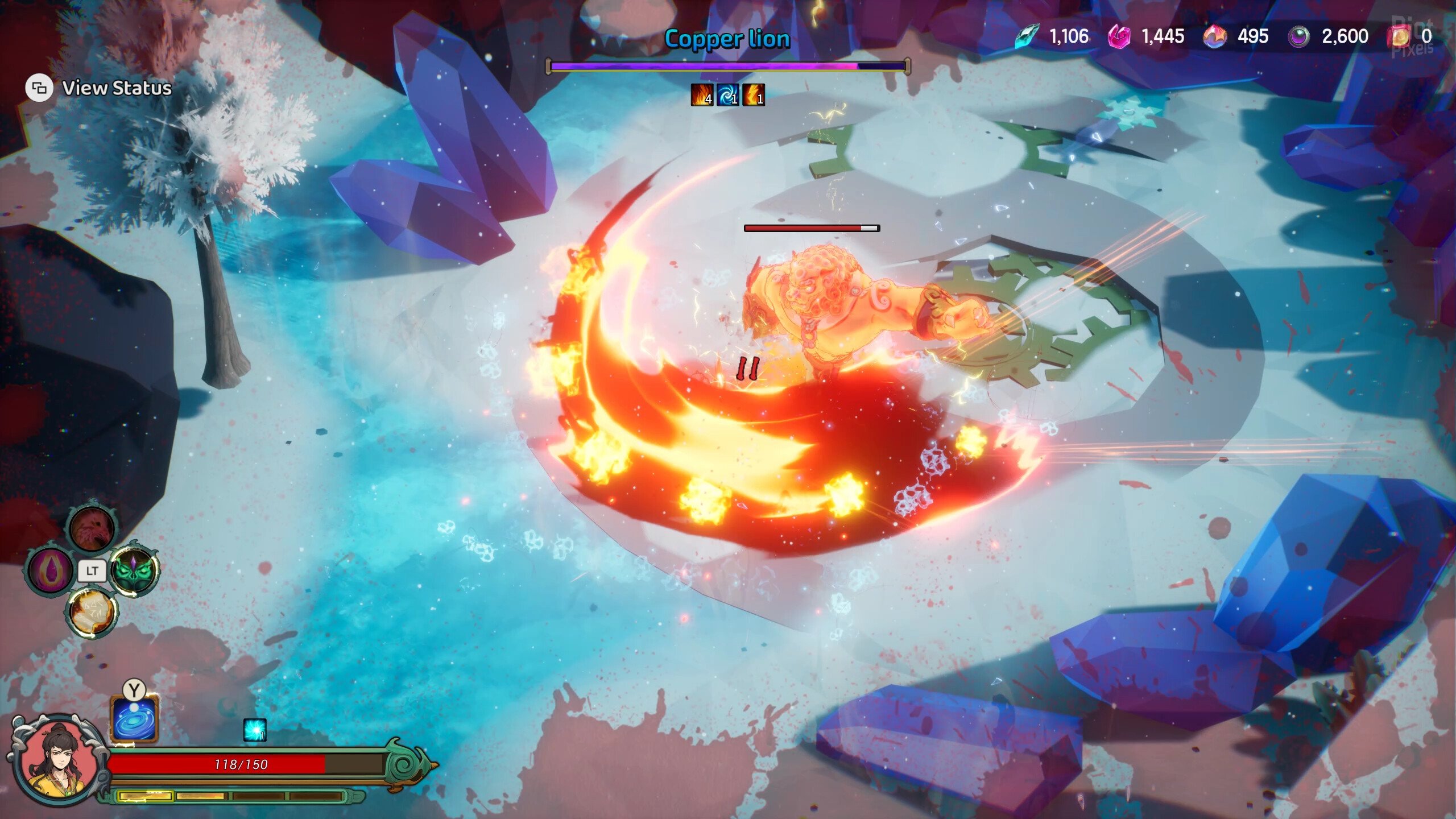Viewport: 1456px width, 819px height.
Task: Use the glowing rune scroll skill
Action: pos(92,611)
